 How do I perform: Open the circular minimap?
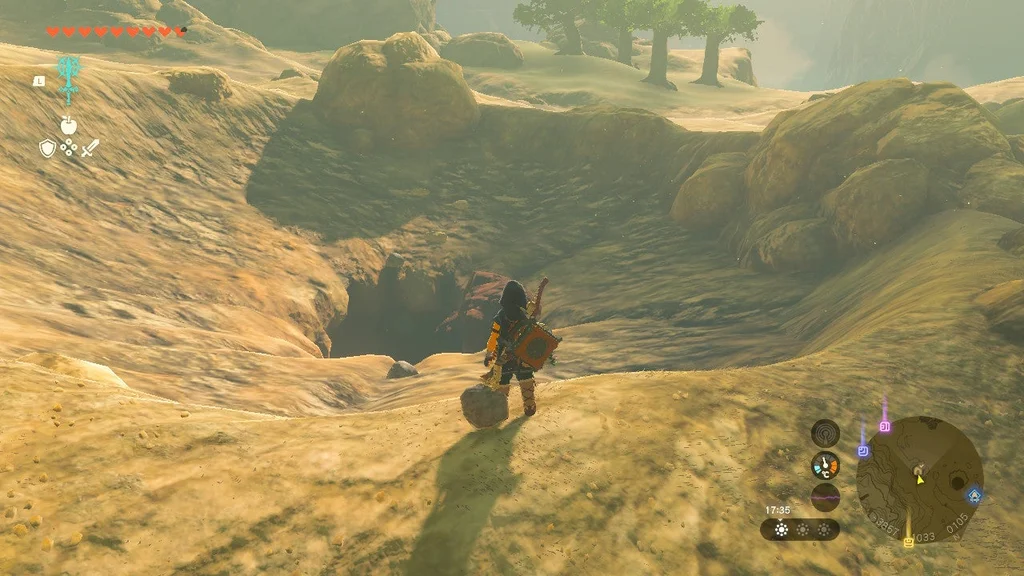[x=920, y=479]
